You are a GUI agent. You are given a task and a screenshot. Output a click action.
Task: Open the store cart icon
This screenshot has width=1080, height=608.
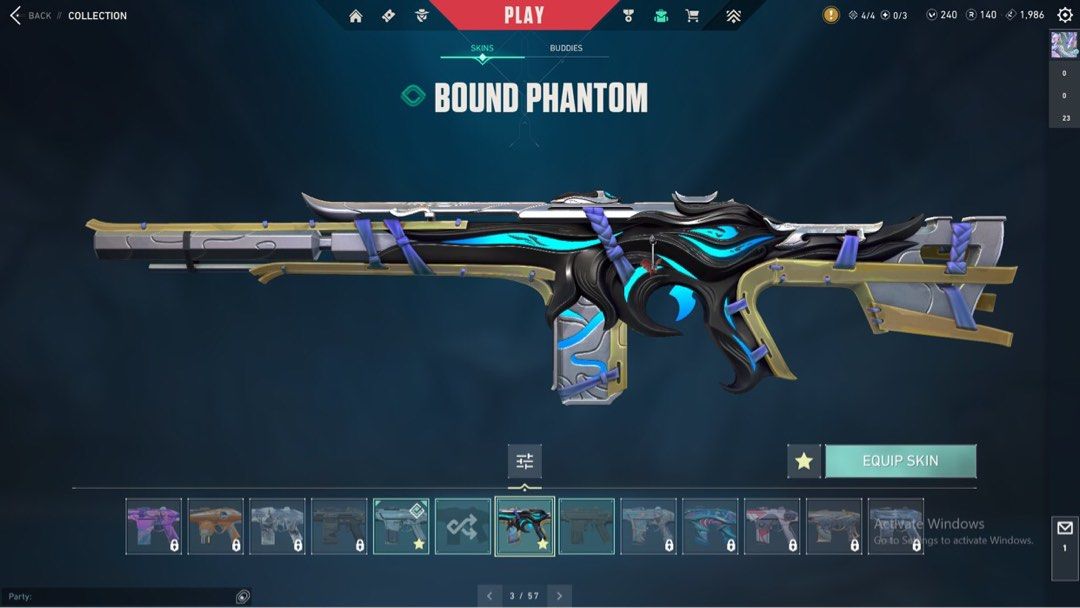(692, 16)
